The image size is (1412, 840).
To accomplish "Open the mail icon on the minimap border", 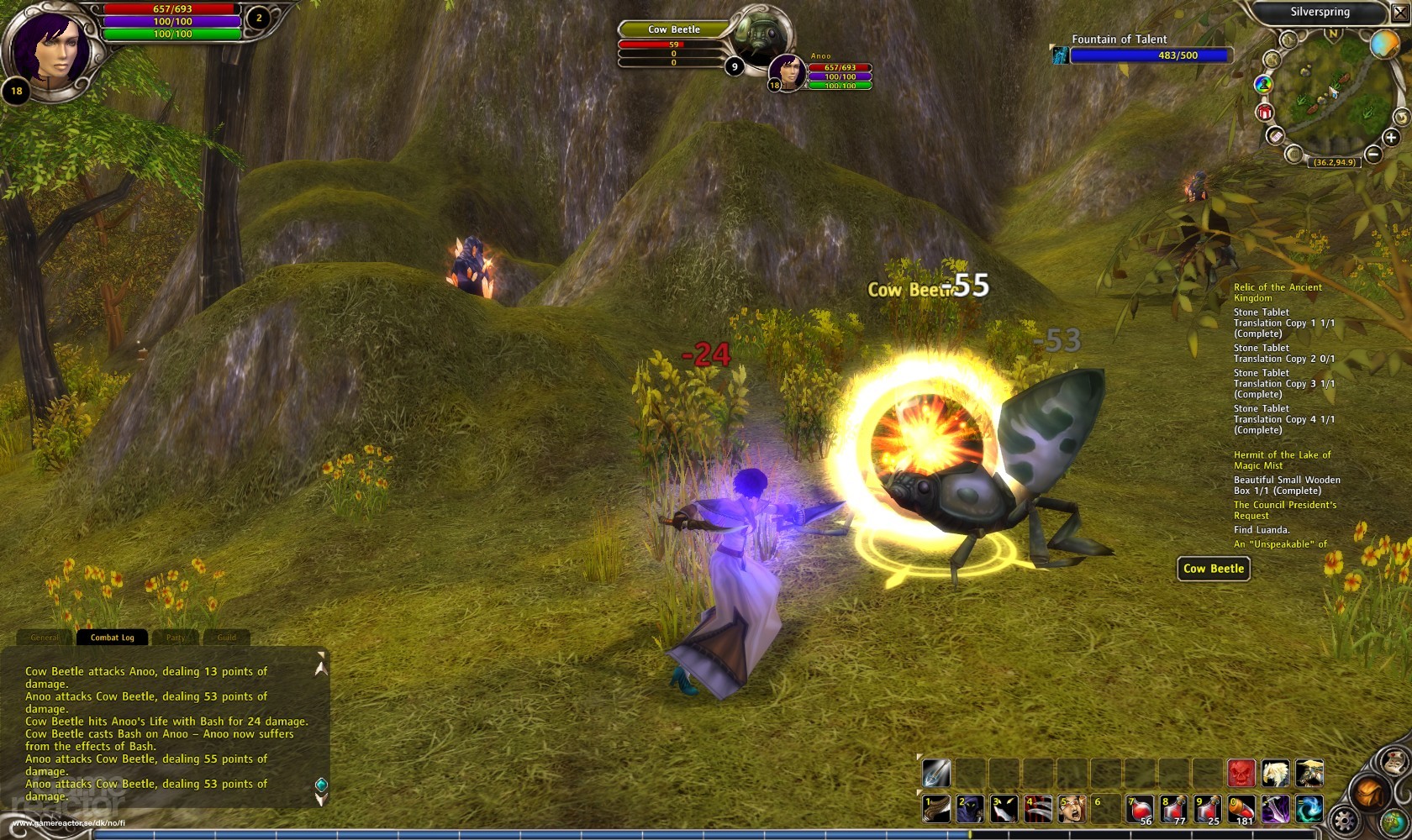I will point(1276,137).
